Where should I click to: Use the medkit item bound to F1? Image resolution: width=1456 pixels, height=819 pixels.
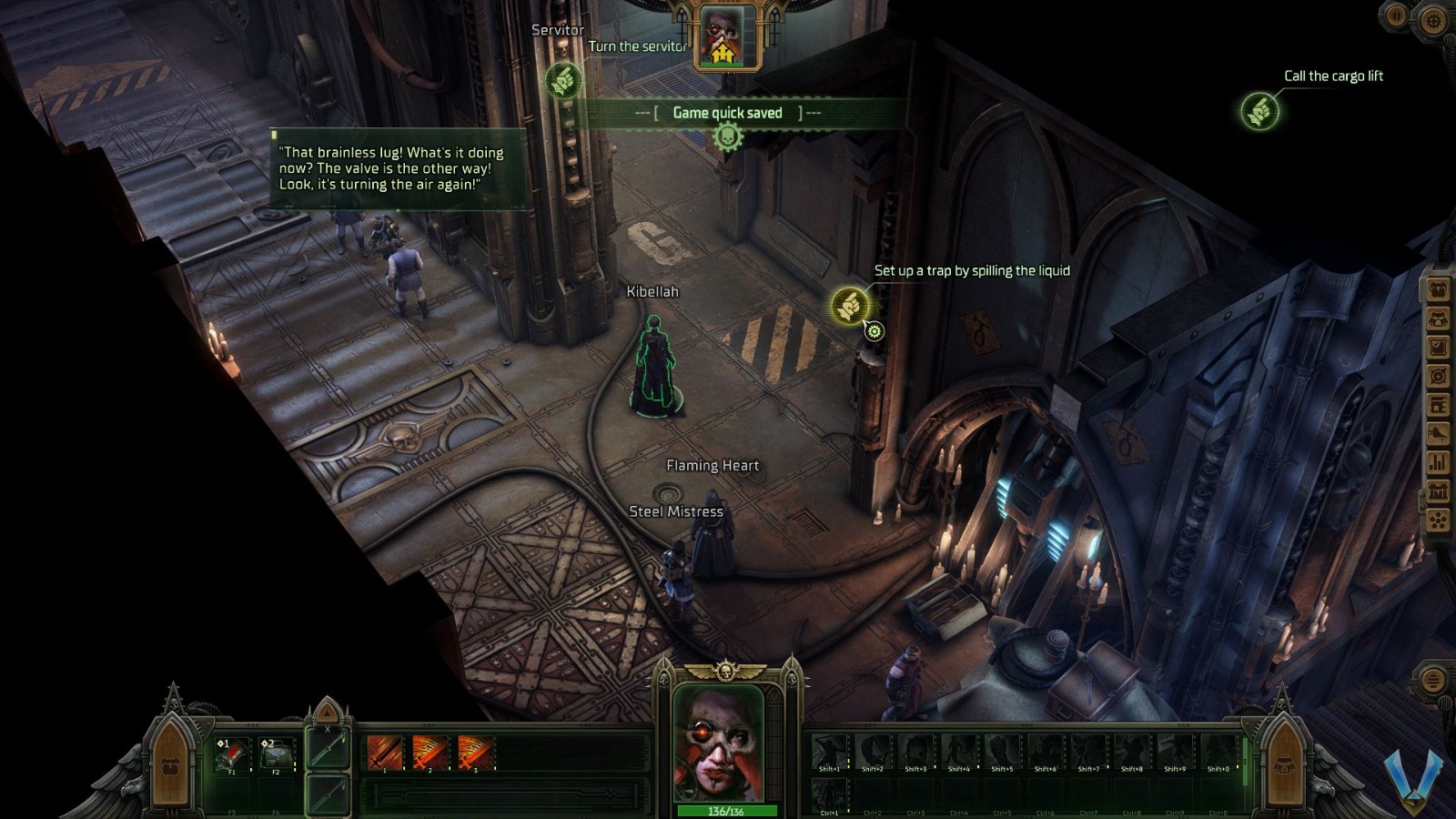pyautogui.click(x=231, y=753)
